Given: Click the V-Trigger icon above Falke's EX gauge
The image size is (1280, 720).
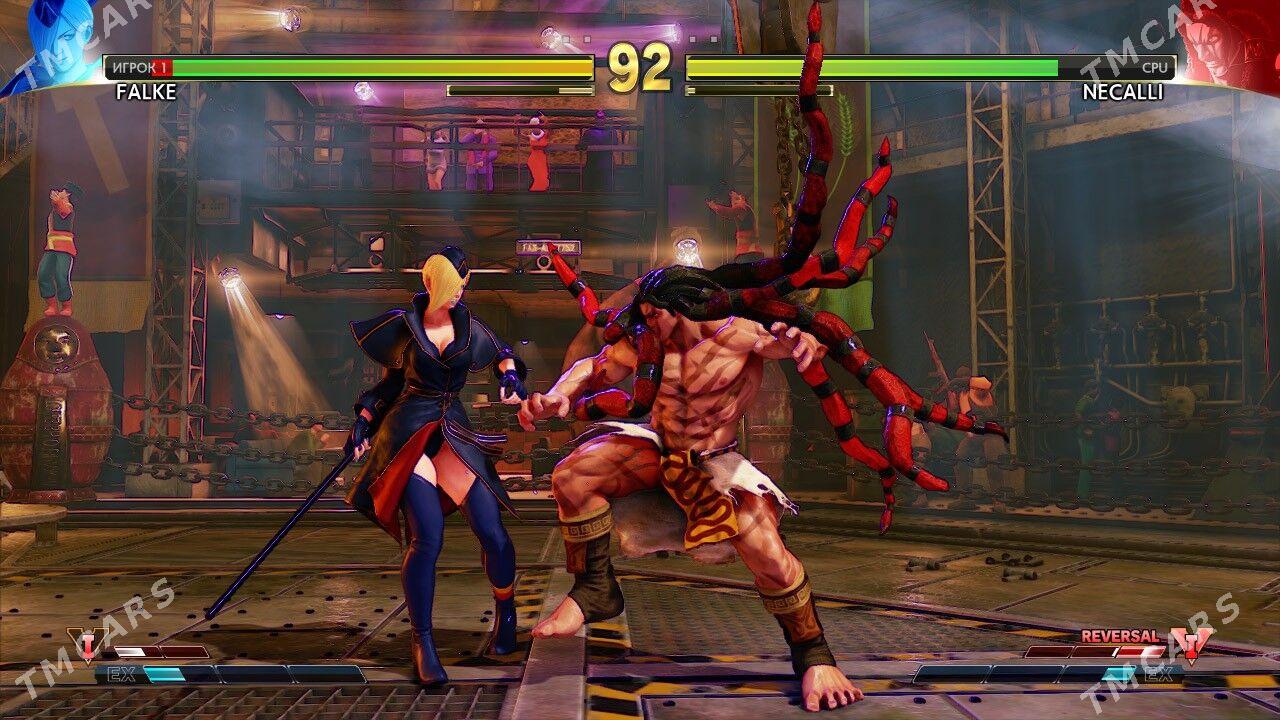Looking at the screenshot, I should [x=87, y=645].
